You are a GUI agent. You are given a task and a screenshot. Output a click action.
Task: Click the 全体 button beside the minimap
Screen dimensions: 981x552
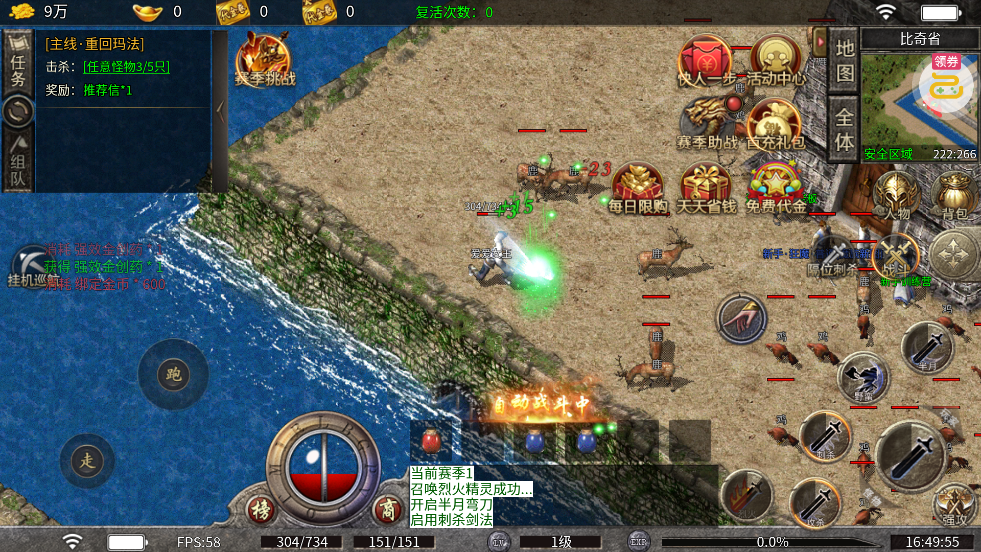click(x=844, y=127)
